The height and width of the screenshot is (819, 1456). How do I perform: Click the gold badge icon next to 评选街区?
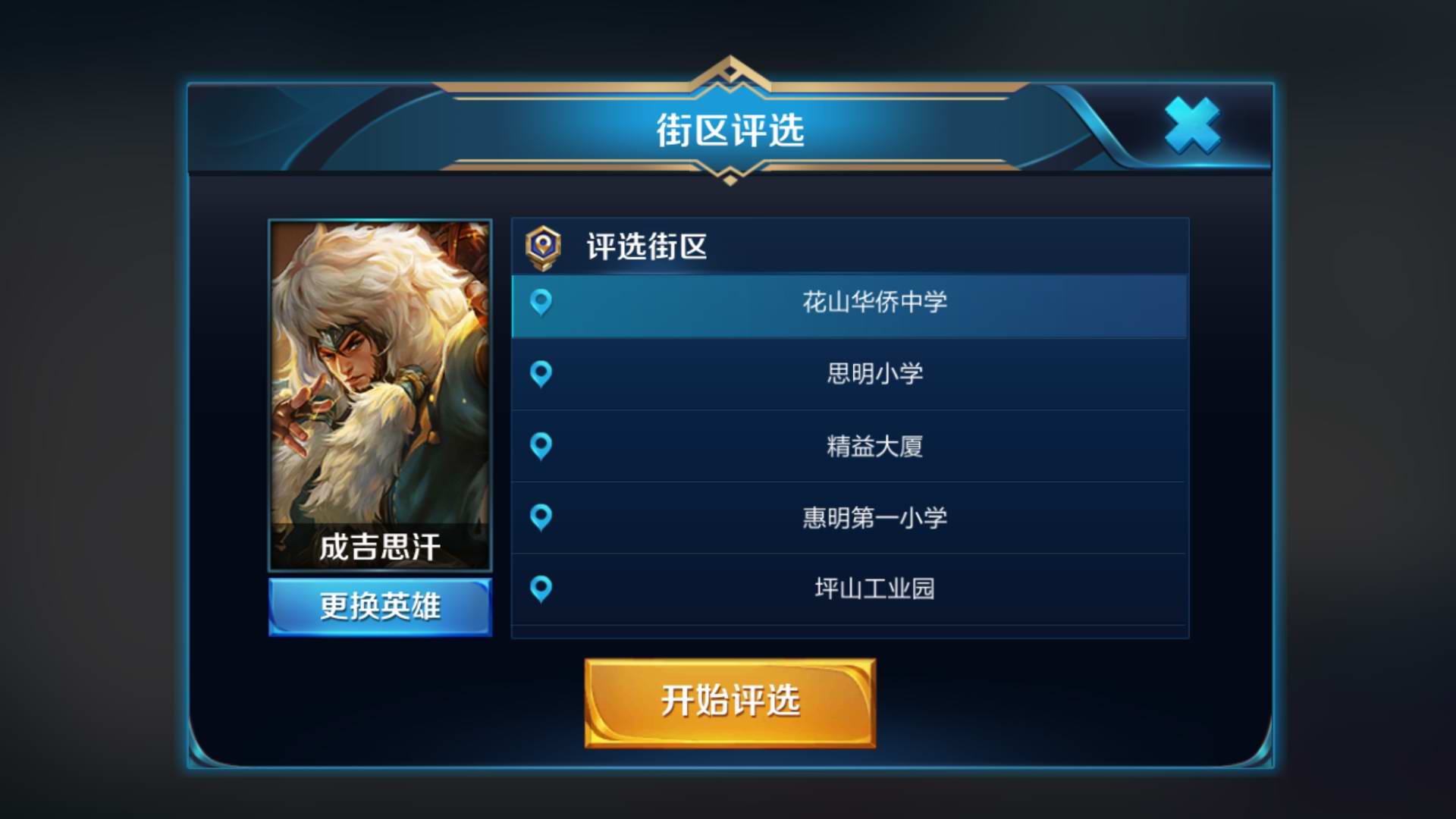(543, 244)
